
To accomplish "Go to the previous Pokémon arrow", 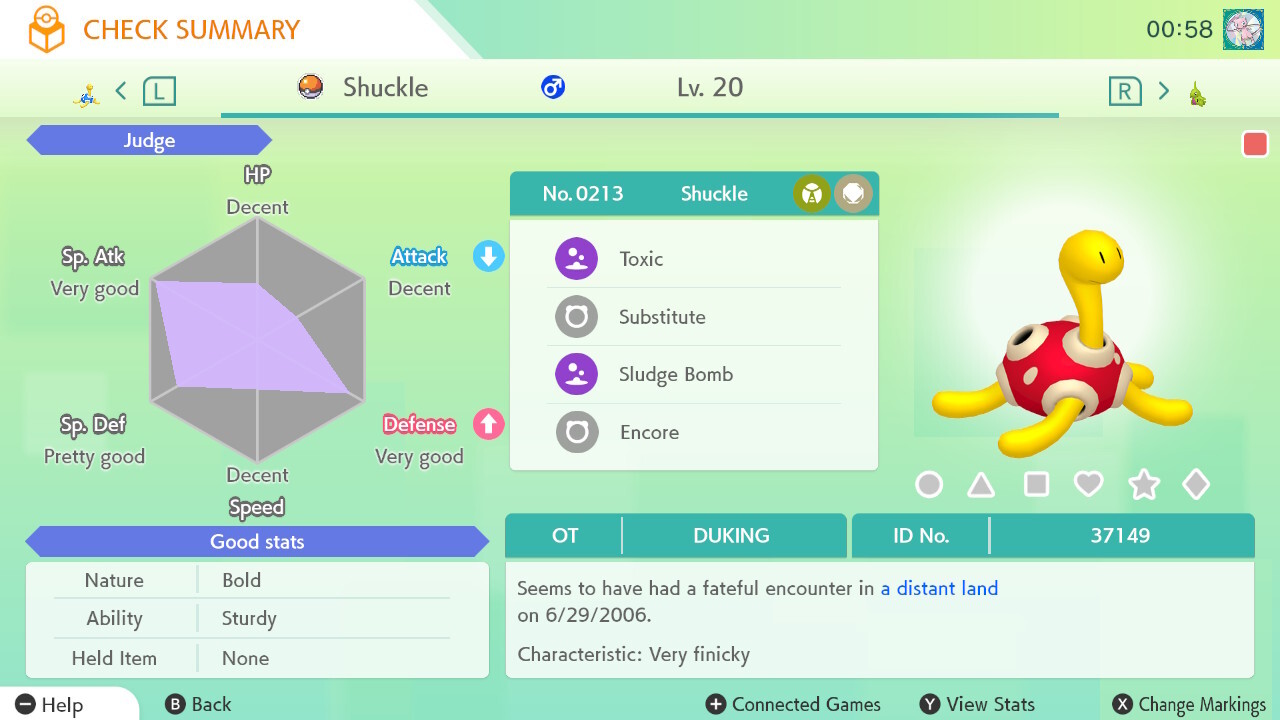I will (121, 91).
